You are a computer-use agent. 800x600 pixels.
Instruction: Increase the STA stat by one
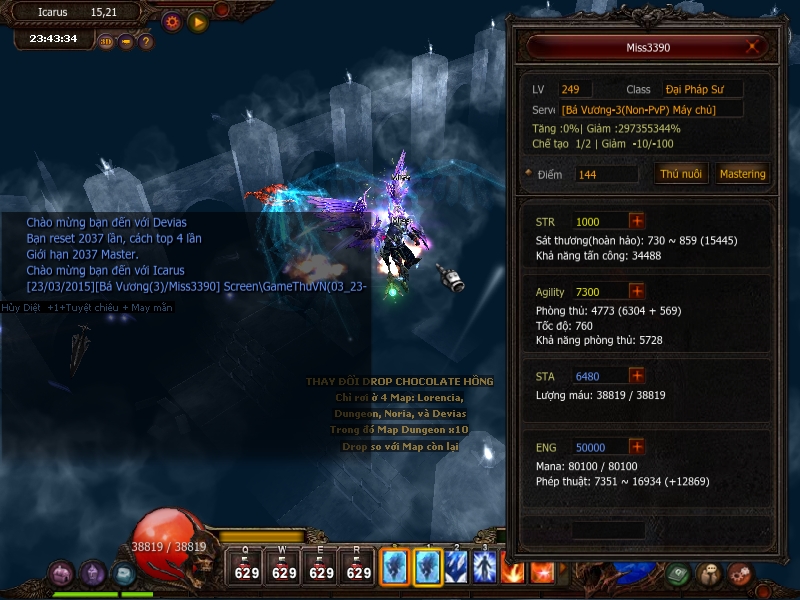click(637, 375)
